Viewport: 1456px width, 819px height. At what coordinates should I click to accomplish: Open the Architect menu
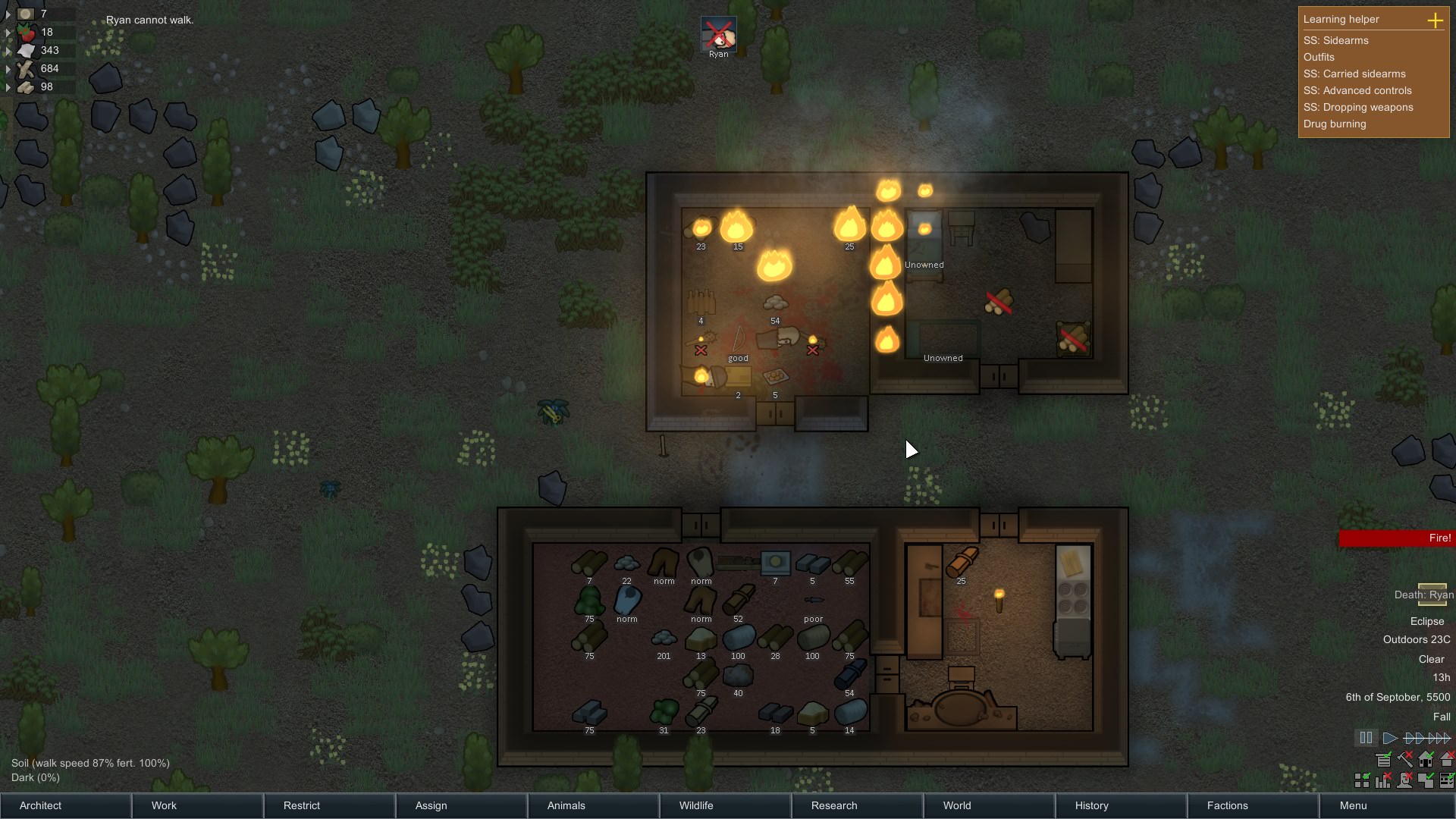40,805
